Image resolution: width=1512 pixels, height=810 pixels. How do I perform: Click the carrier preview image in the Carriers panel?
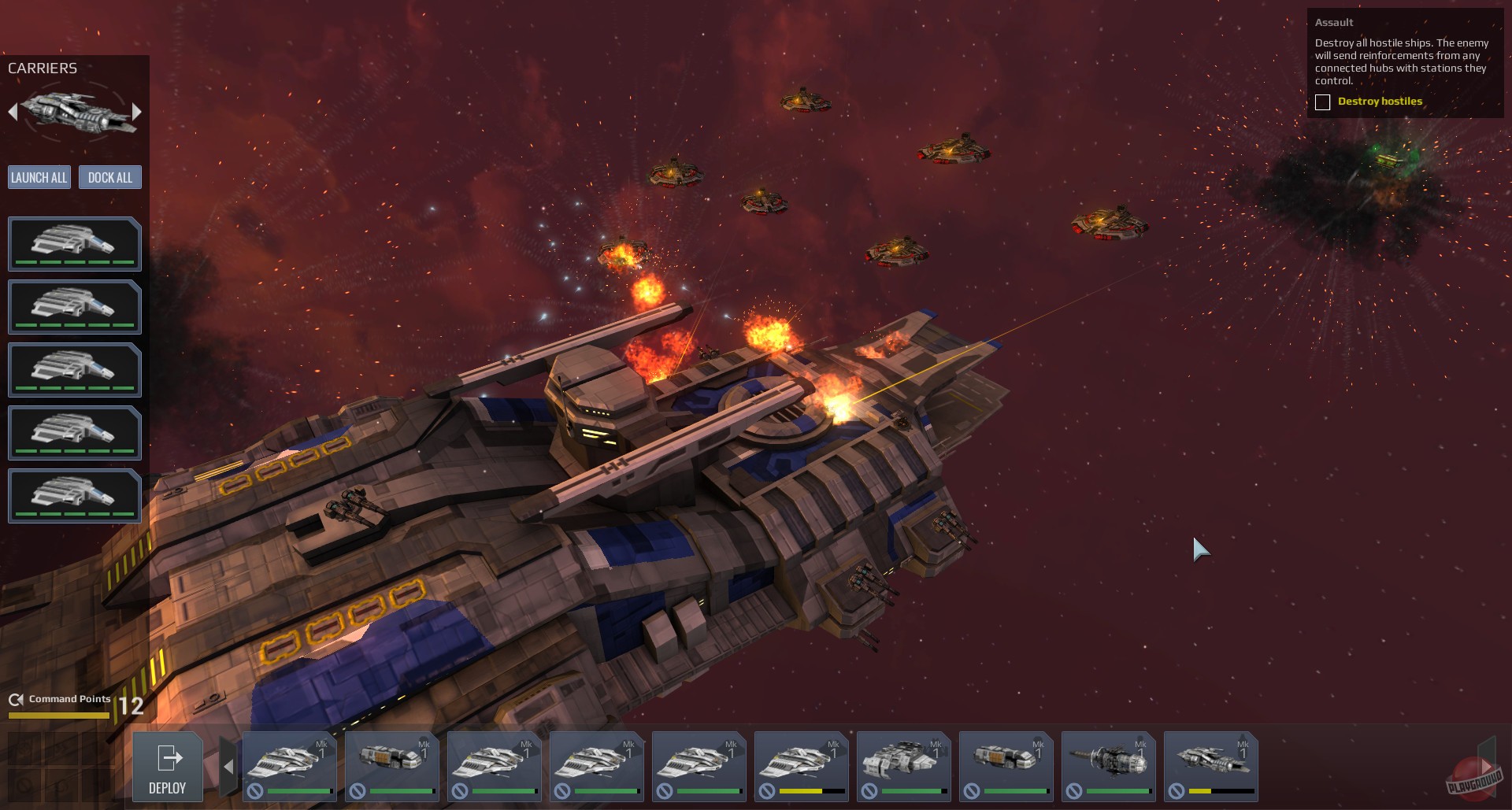pyautogui.click(x=75, y=110)
